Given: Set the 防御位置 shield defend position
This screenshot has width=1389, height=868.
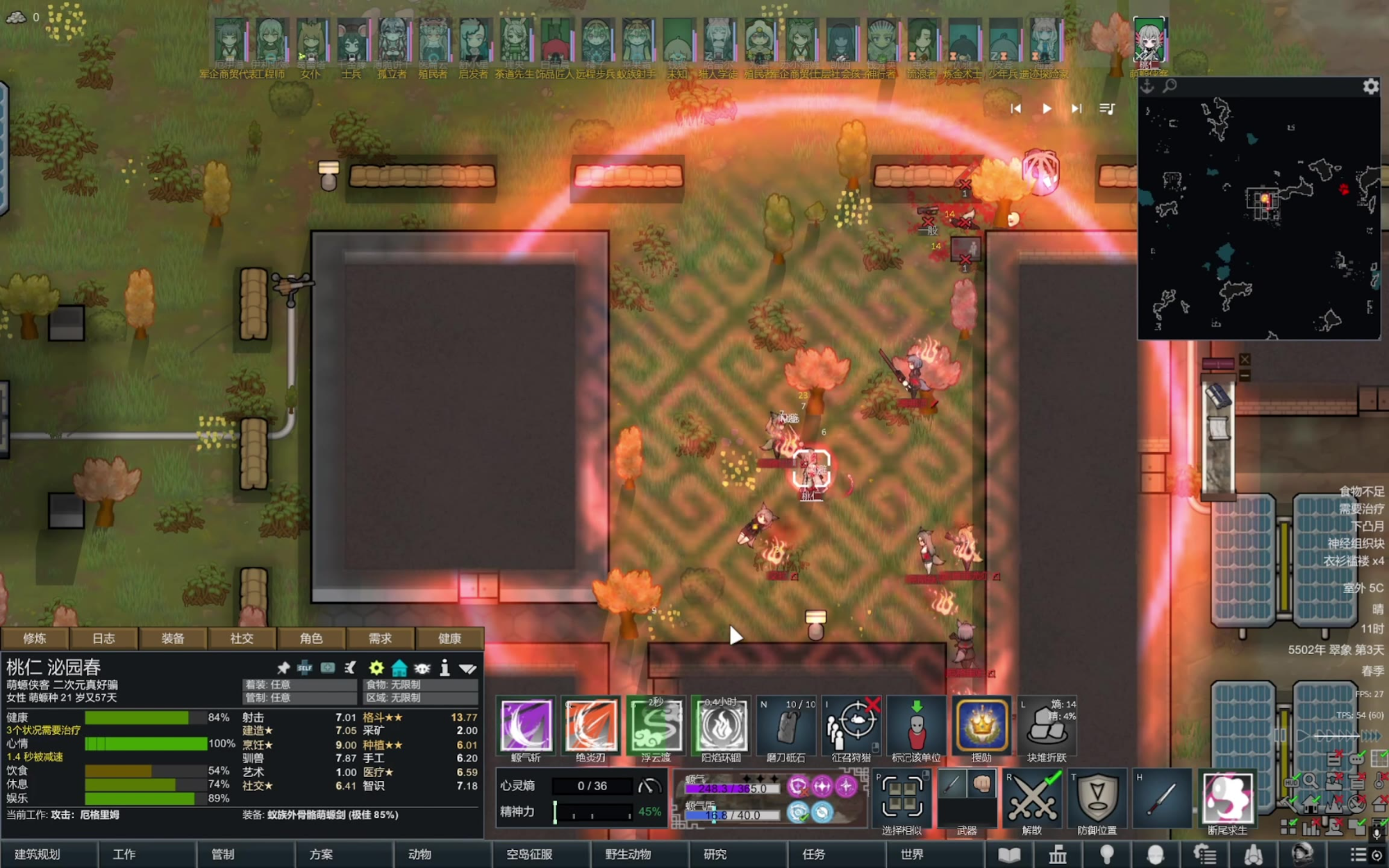Looking at the screenshot, I should 1097,799.
